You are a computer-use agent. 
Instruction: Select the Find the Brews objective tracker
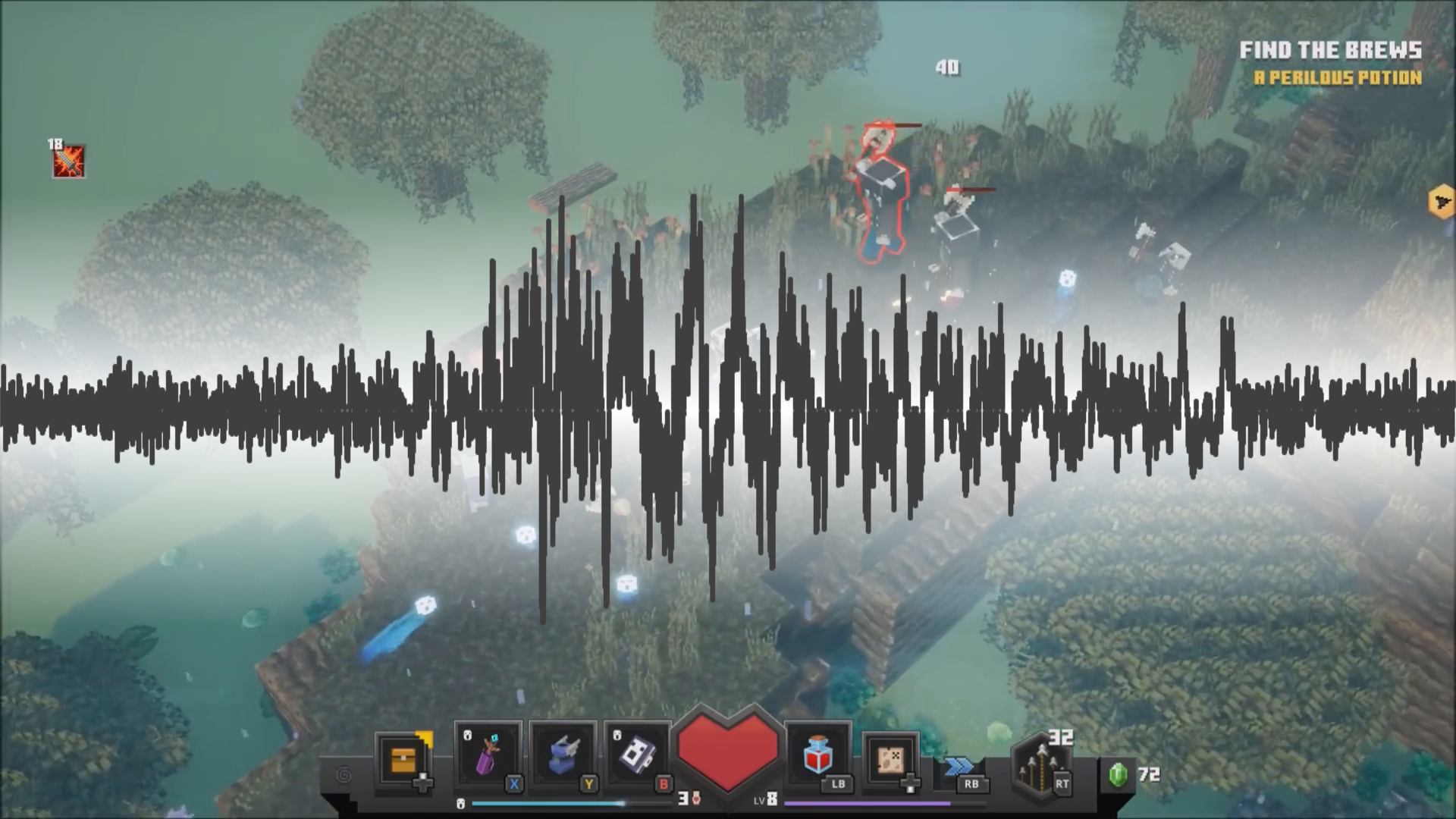point(1330,51)
